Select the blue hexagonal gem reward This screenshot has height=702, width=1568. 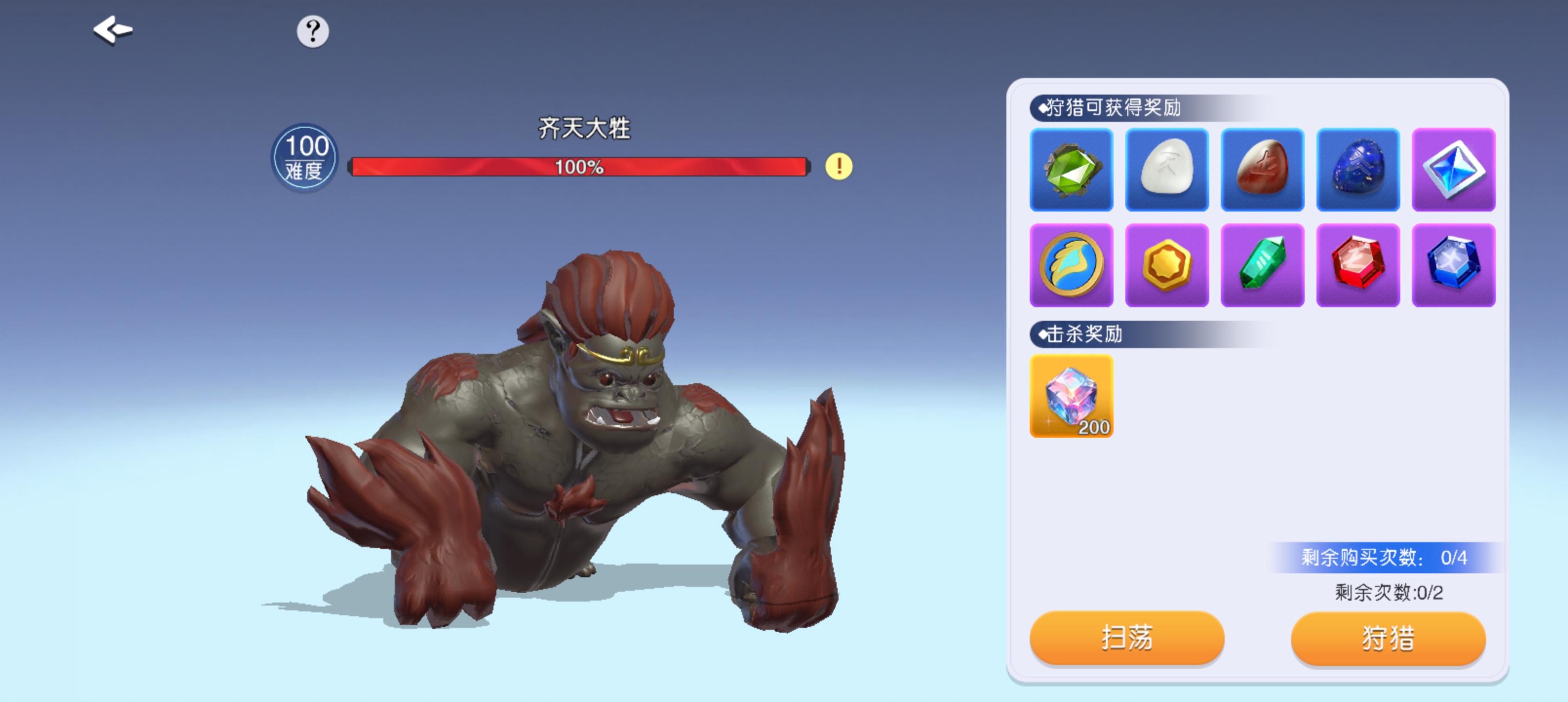point(1453,266)
